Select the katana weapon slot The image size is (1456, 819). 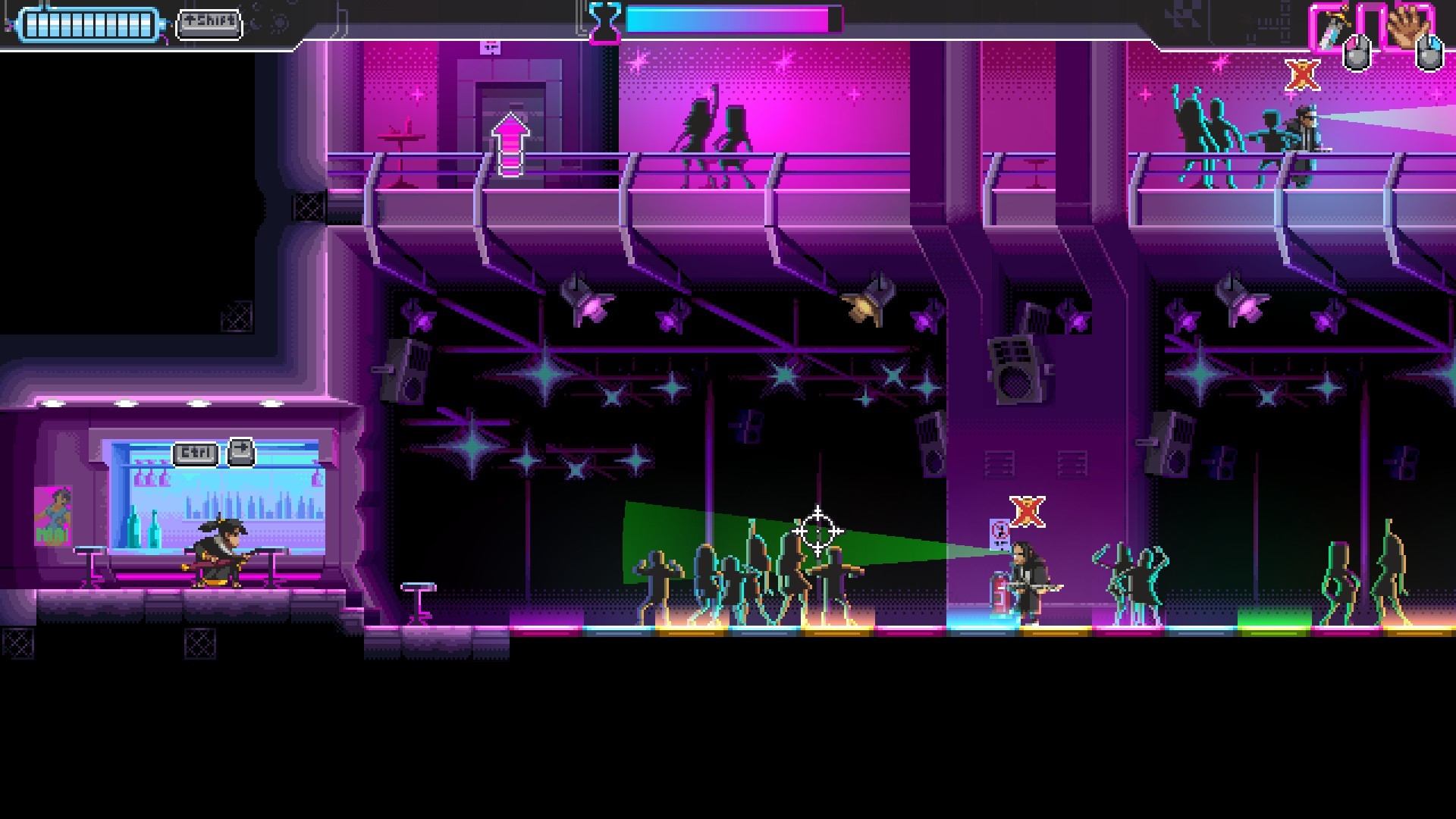(x=1331, y=28)
